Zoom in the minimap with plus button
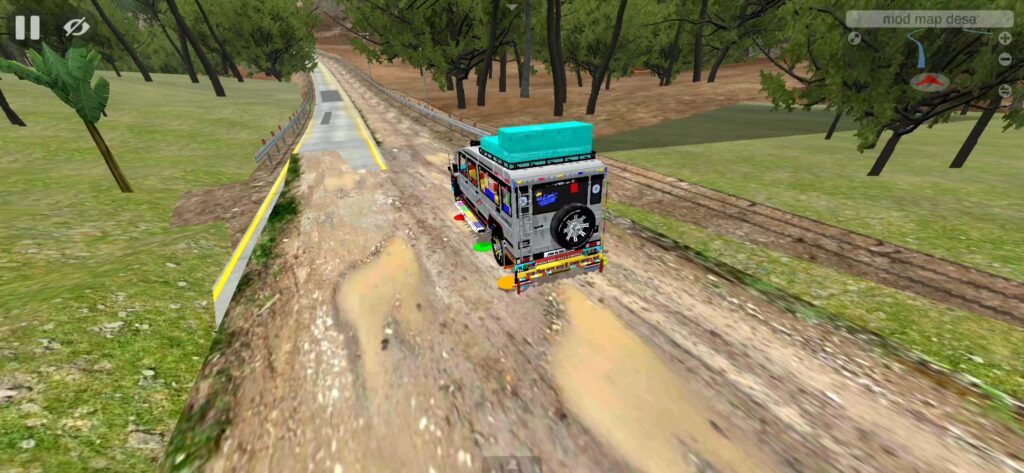 coord(1004,38)
